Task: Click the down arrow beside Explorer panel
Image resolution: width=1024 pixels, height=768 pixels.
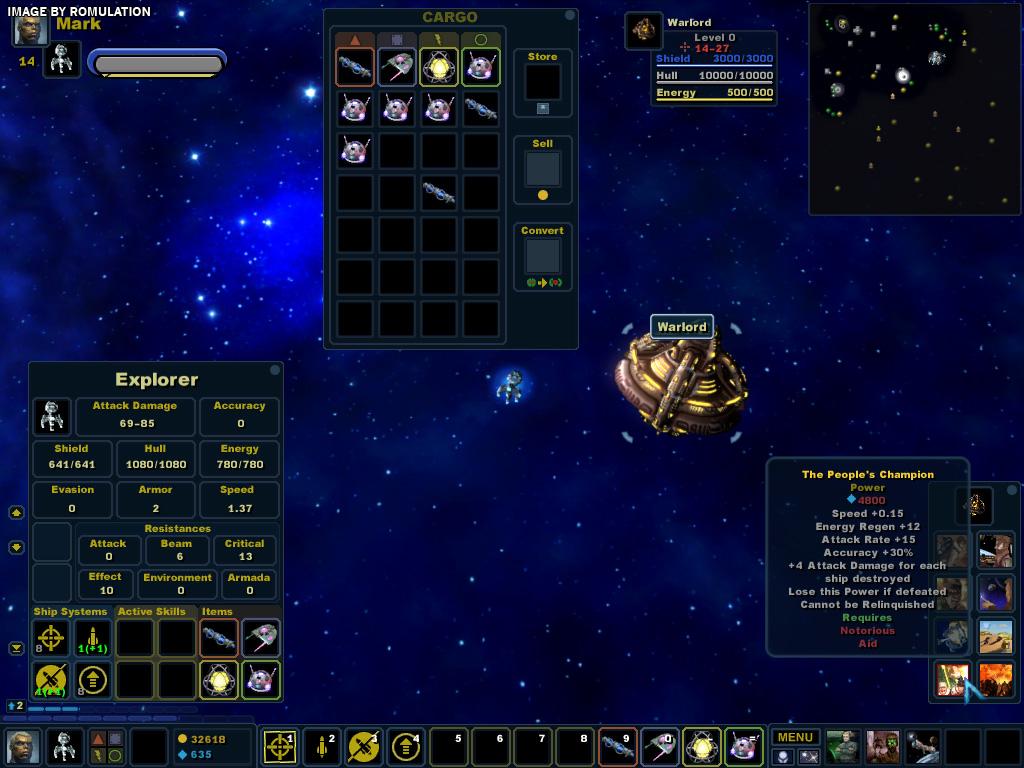Action: [x=16, y=547]
